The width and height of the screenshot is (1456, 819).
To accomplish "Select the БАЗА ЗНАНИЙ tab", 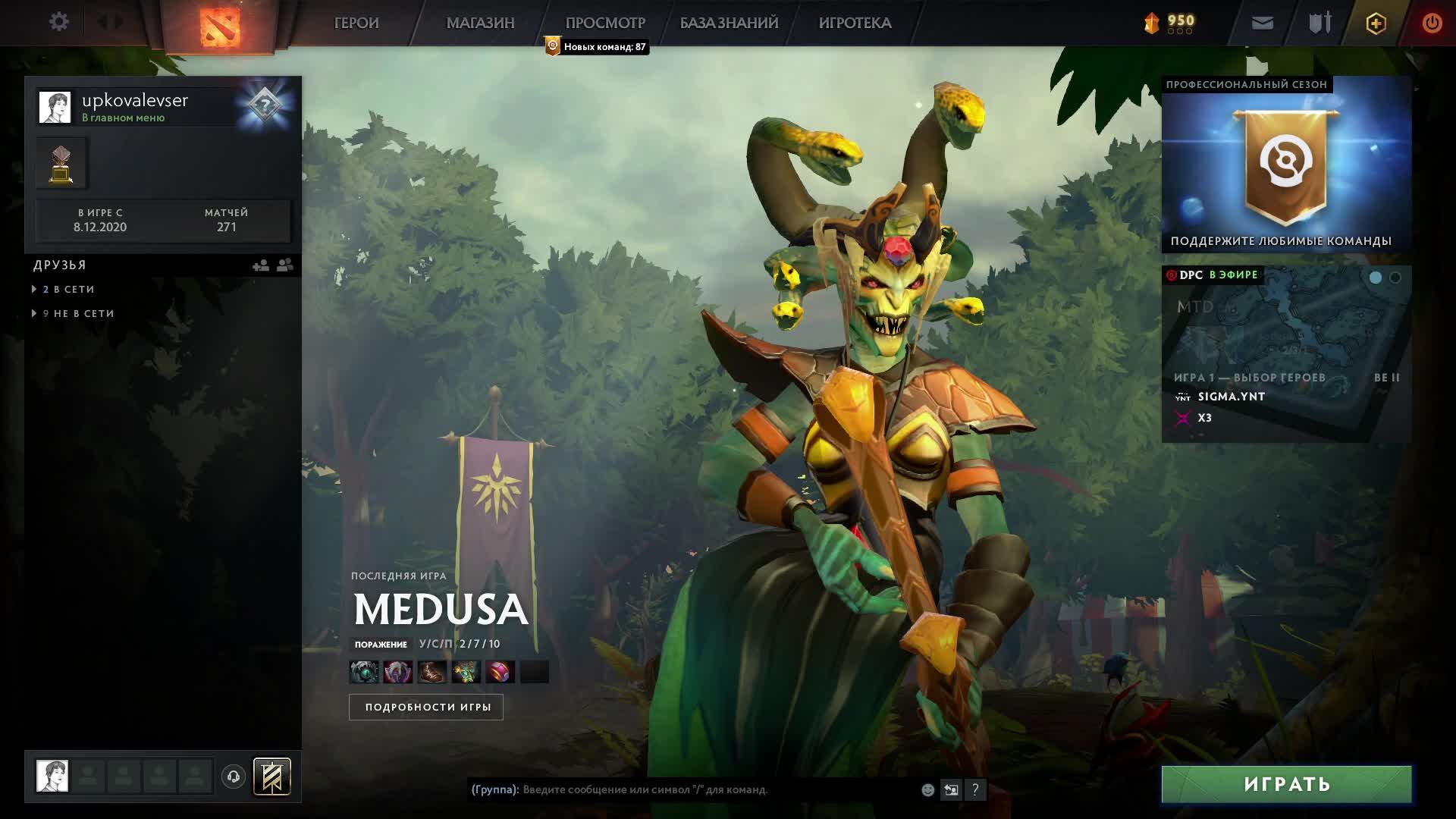I will (x=729, y=23).
